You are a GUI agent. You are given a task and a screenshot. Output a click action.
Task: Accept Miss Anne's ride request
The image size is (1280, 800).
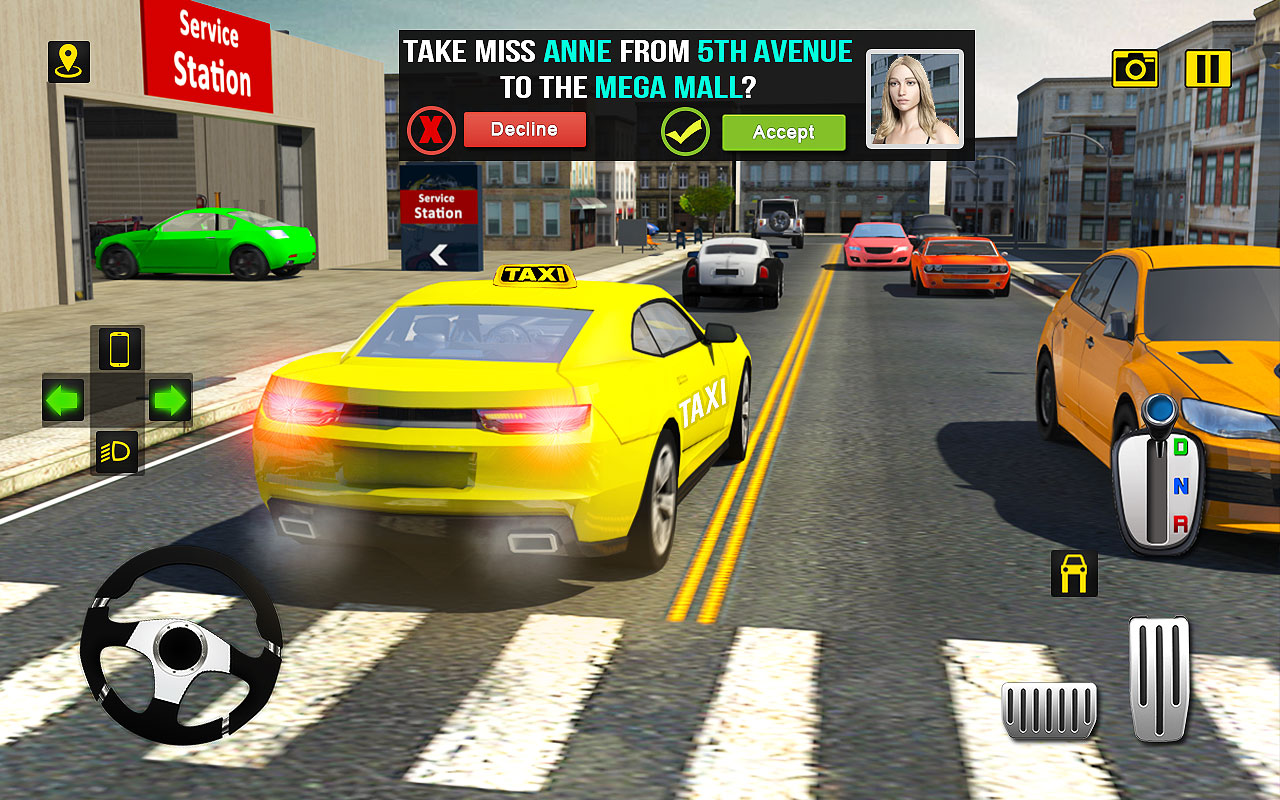pos(784,131)
